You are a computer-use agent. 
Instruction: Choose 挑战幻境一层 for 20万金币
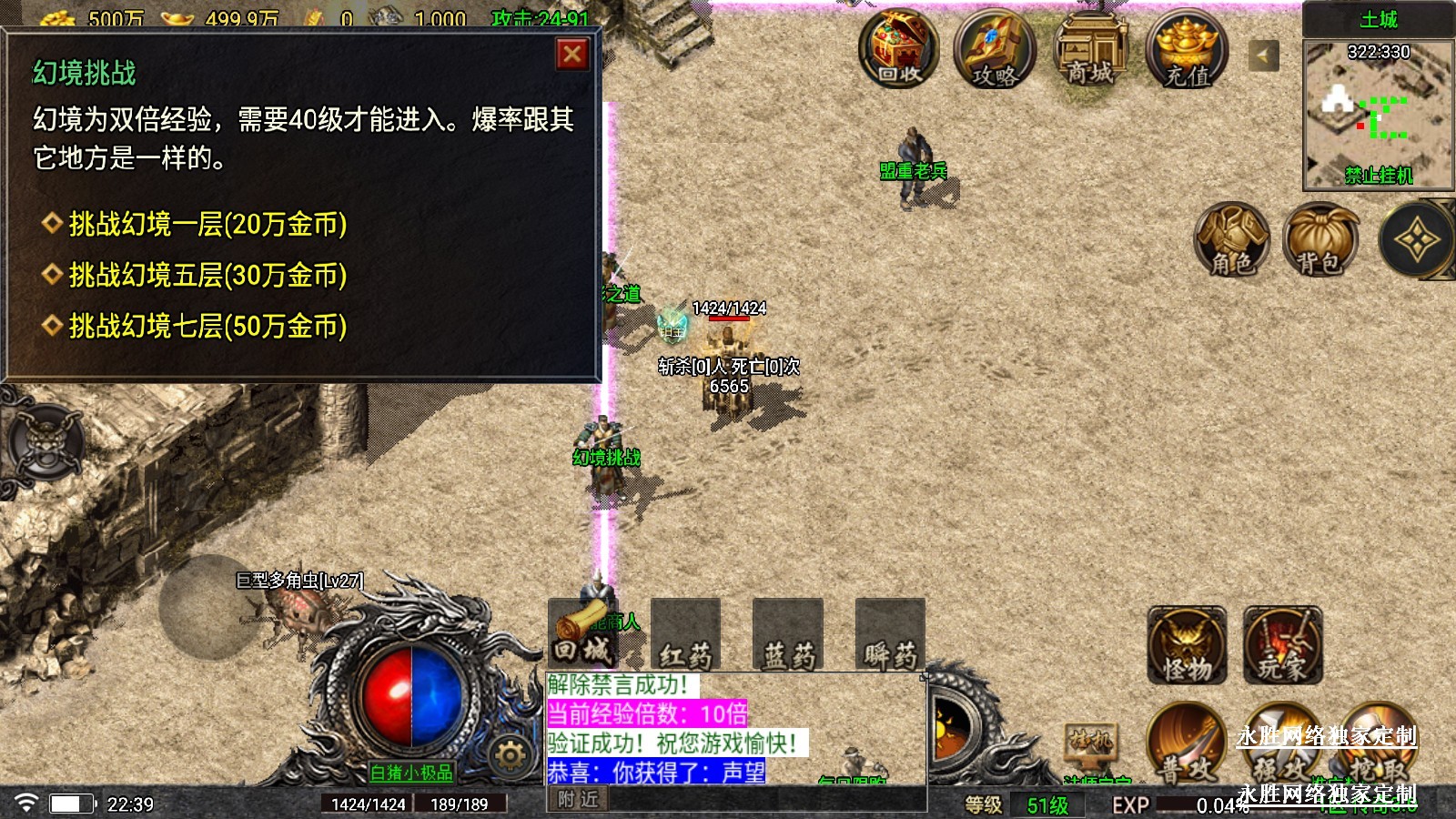coord(207,224)
